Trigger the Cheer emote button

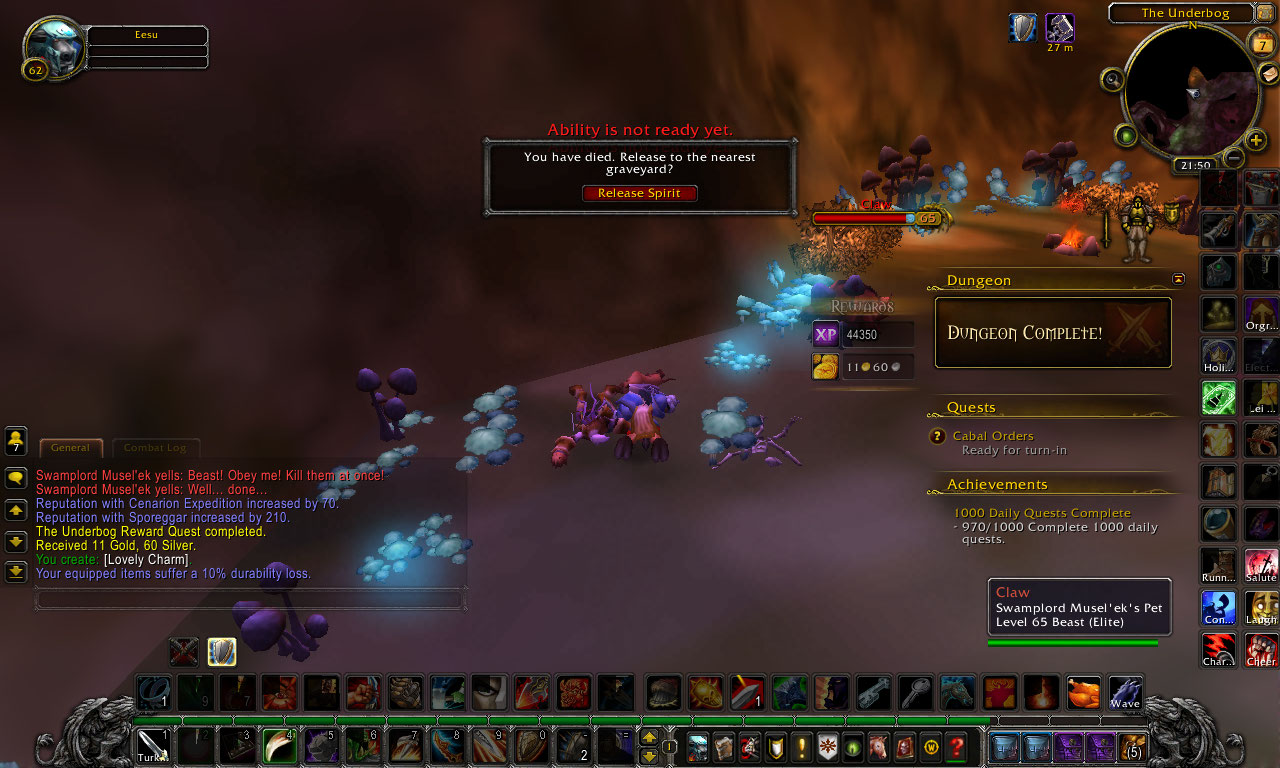pos(1261,650)
